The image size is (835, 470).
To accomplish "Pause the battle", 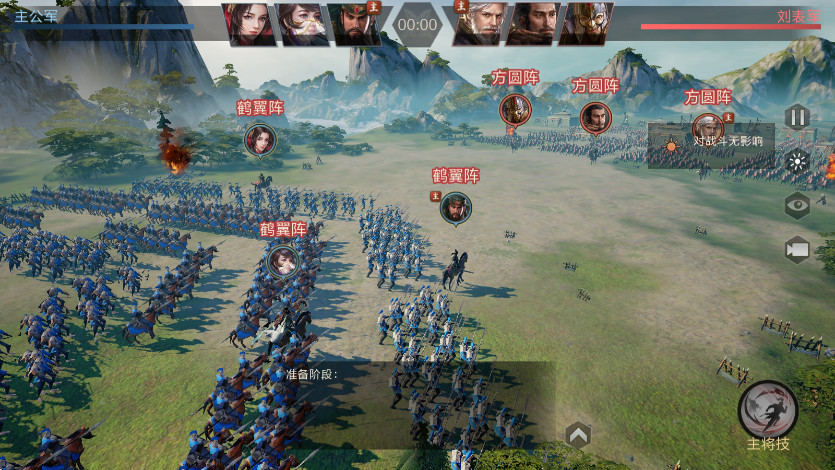I will [x=796, y=117].
